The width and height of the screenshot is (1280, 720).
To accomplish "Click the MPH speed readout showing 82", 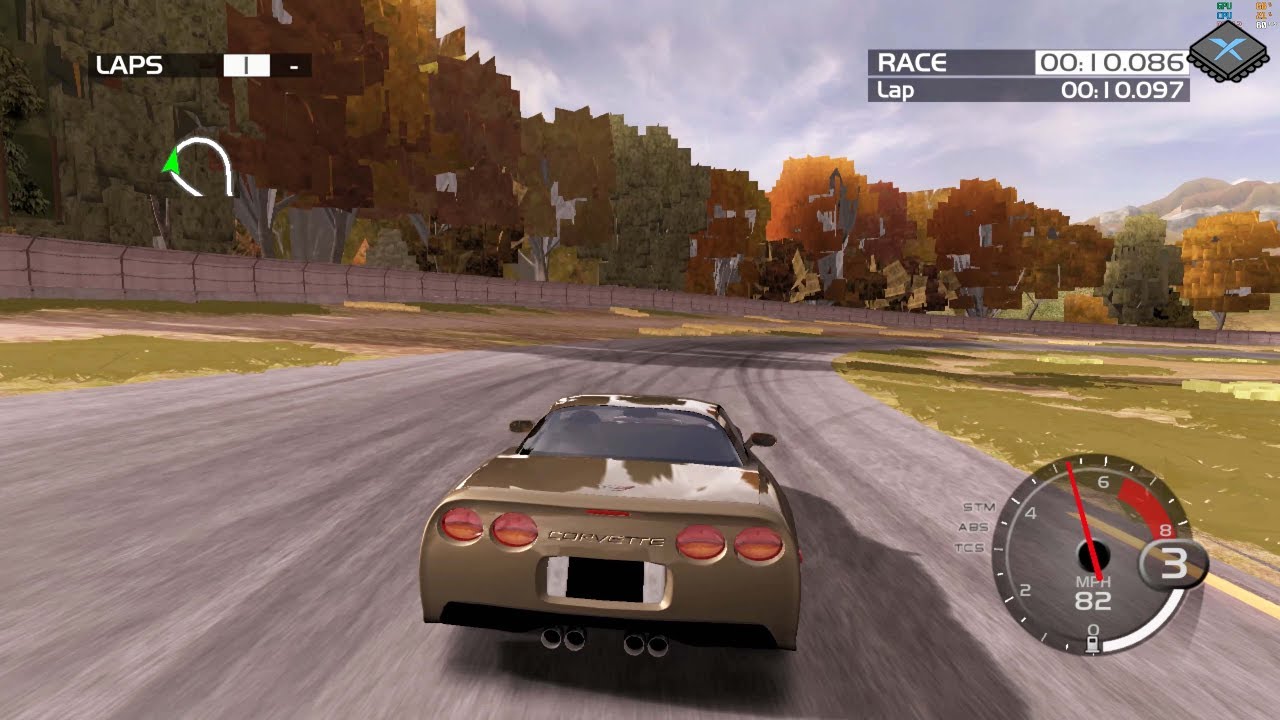I will click(1092, 600).
